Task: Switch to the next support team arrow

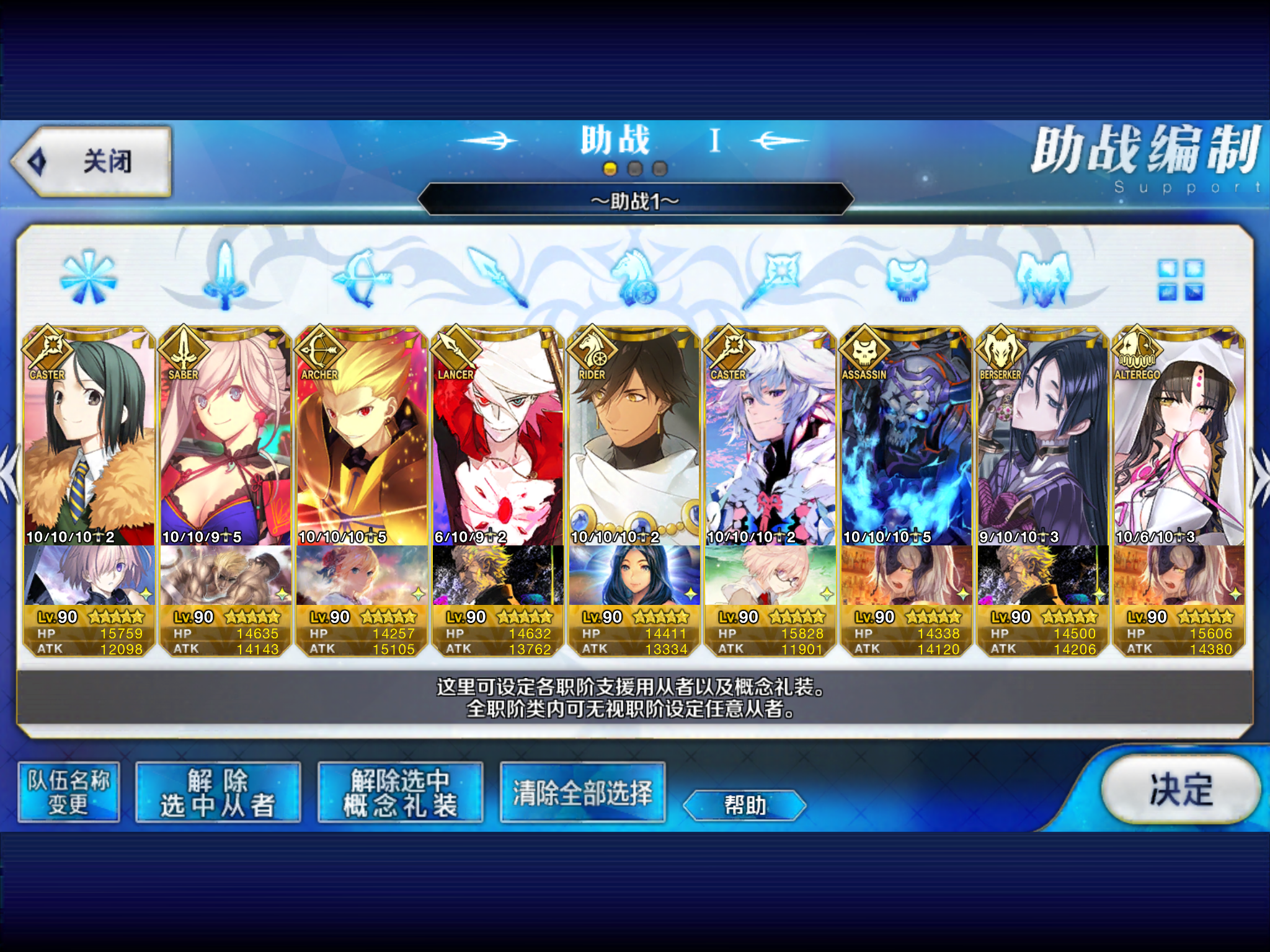Action: pyautogui.click(x=1259, y=474)
